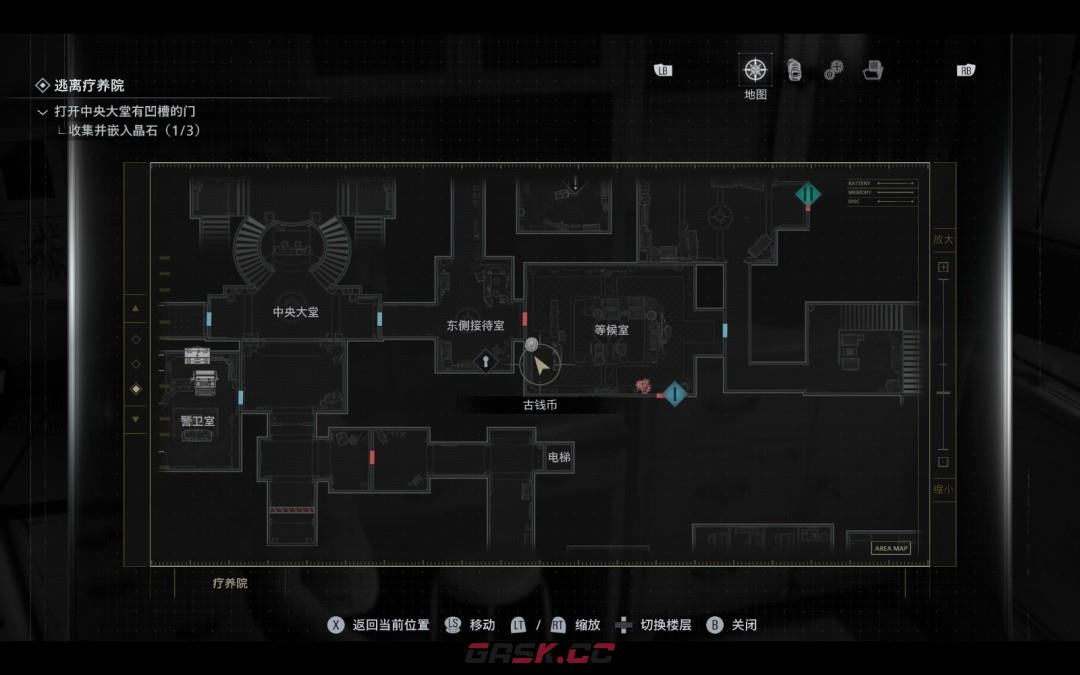This screenshot has height=675, width=1080.
Task: Select the 电梯 elevator room on the map
Action: click(559, 457)
